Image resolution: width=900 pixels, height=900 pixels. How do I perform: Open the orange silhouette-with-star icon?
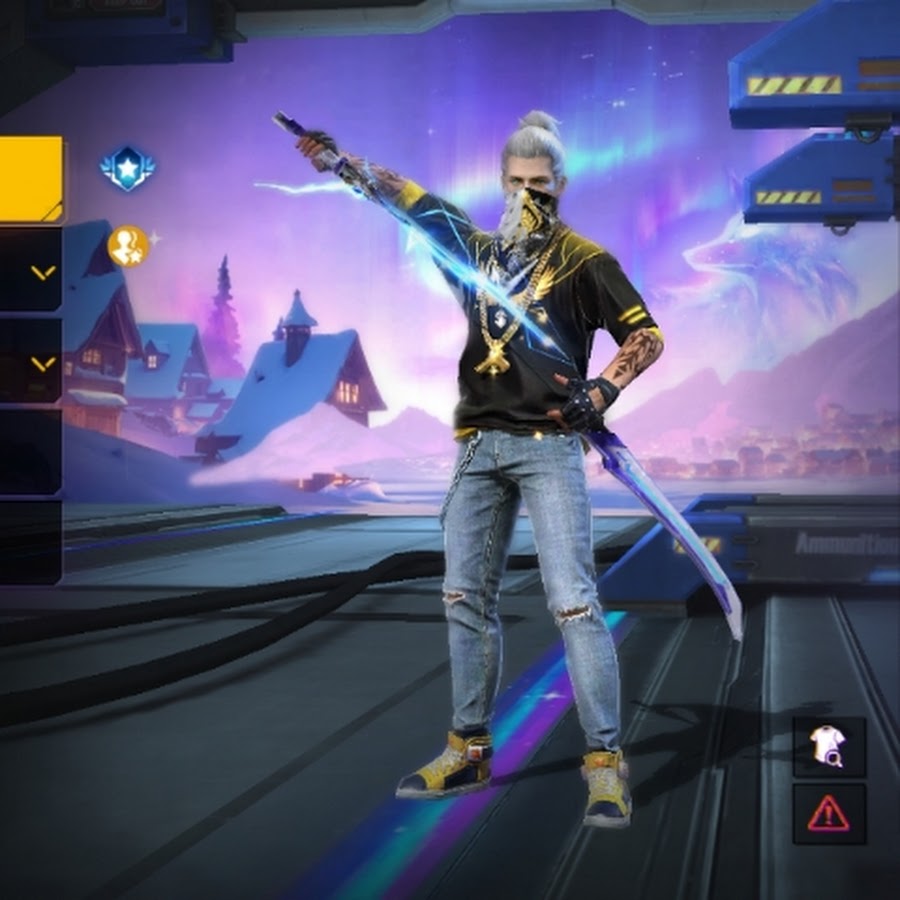[128, 246]
